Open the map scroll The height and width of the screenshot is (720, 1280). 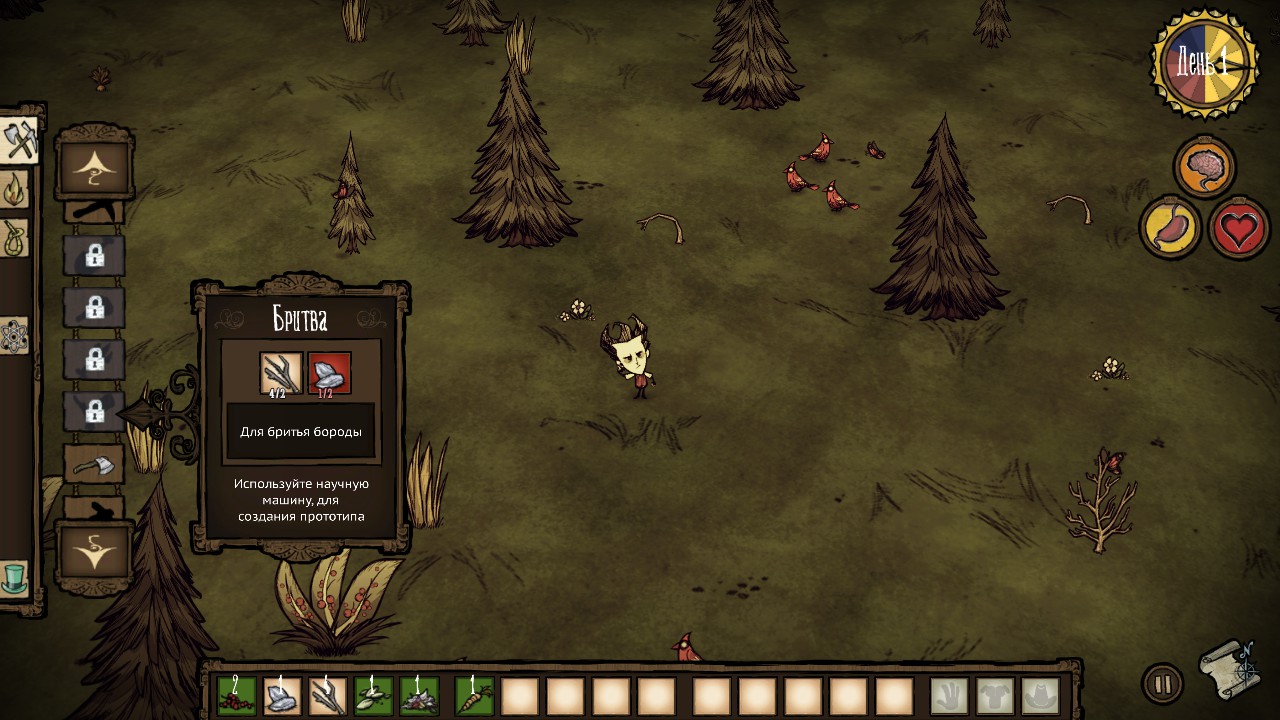pos(1228,668)
